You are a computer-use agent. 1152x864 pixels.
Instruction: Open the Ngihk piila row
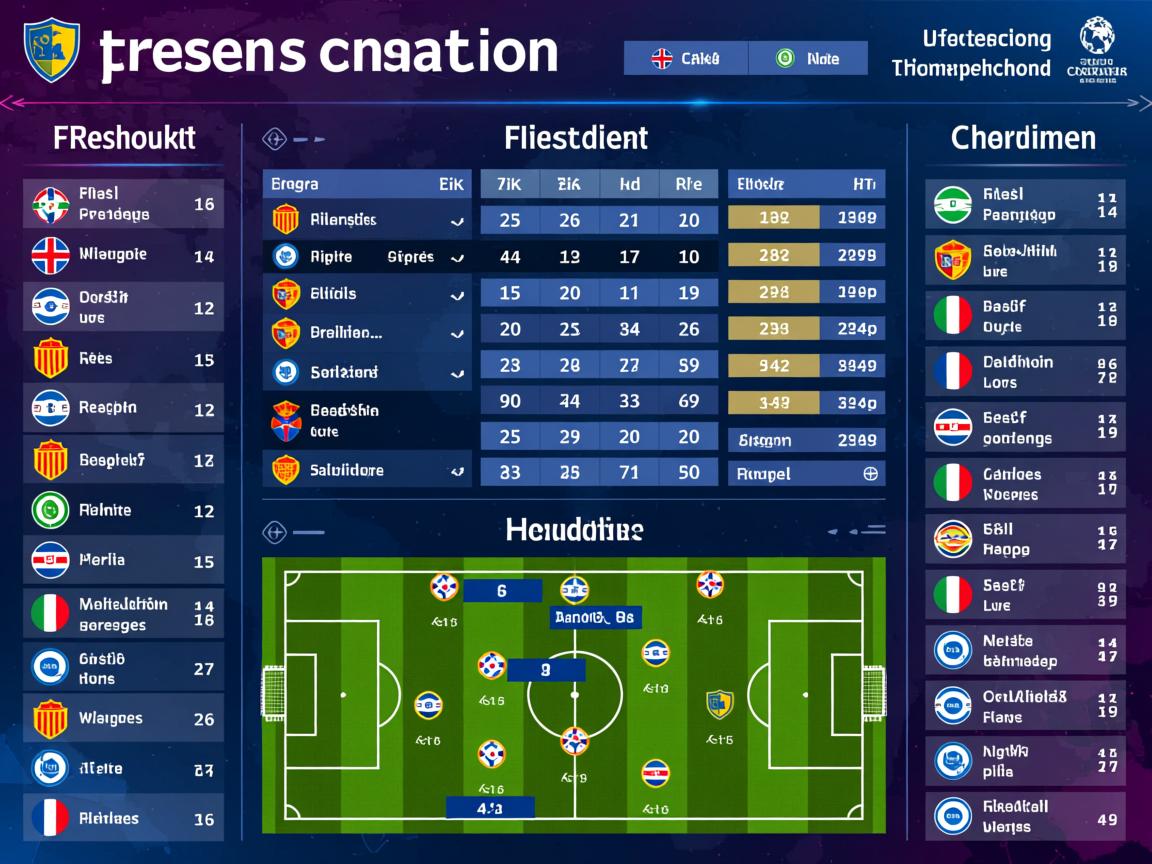pos(1025,761)
